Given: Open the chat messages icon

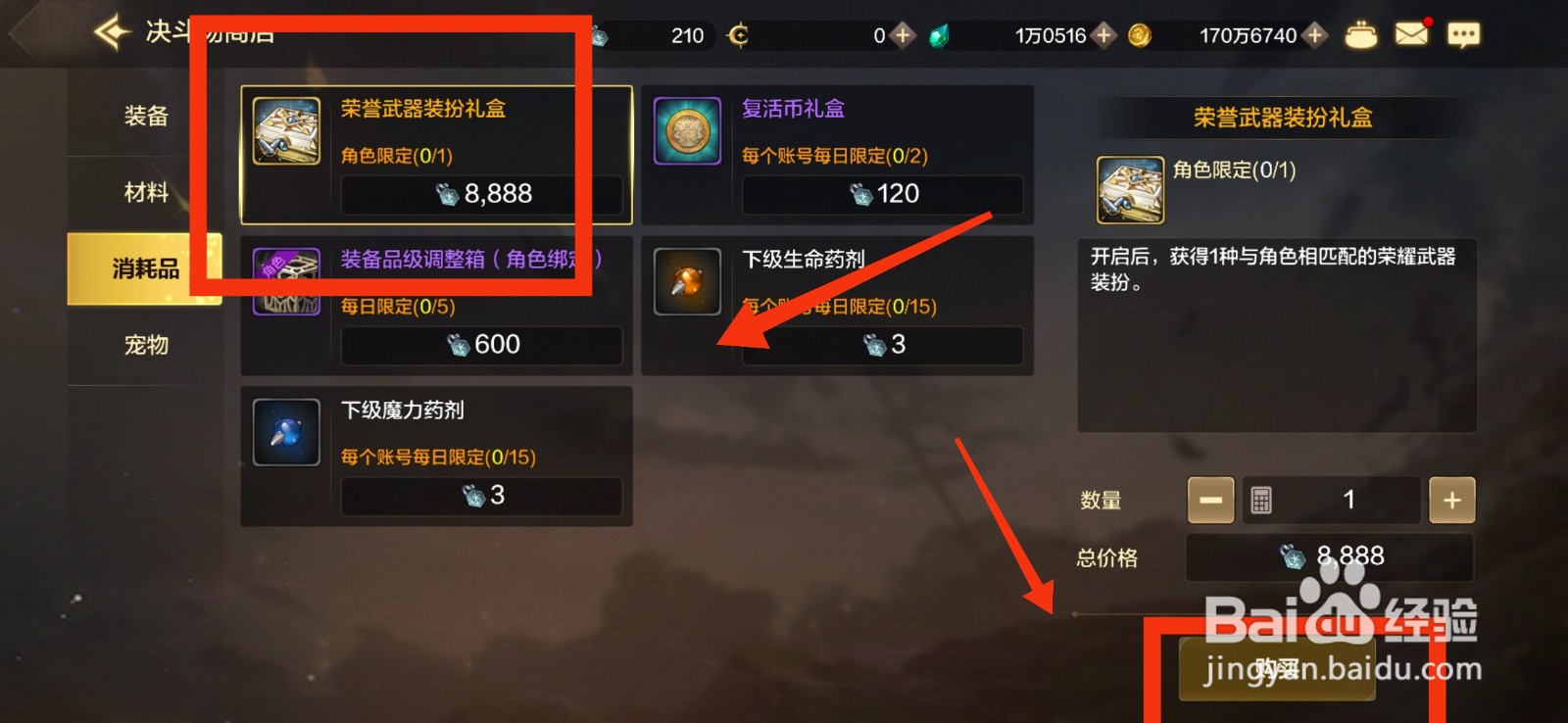Looking at the screenshot, I should [x=1464, y=33].
